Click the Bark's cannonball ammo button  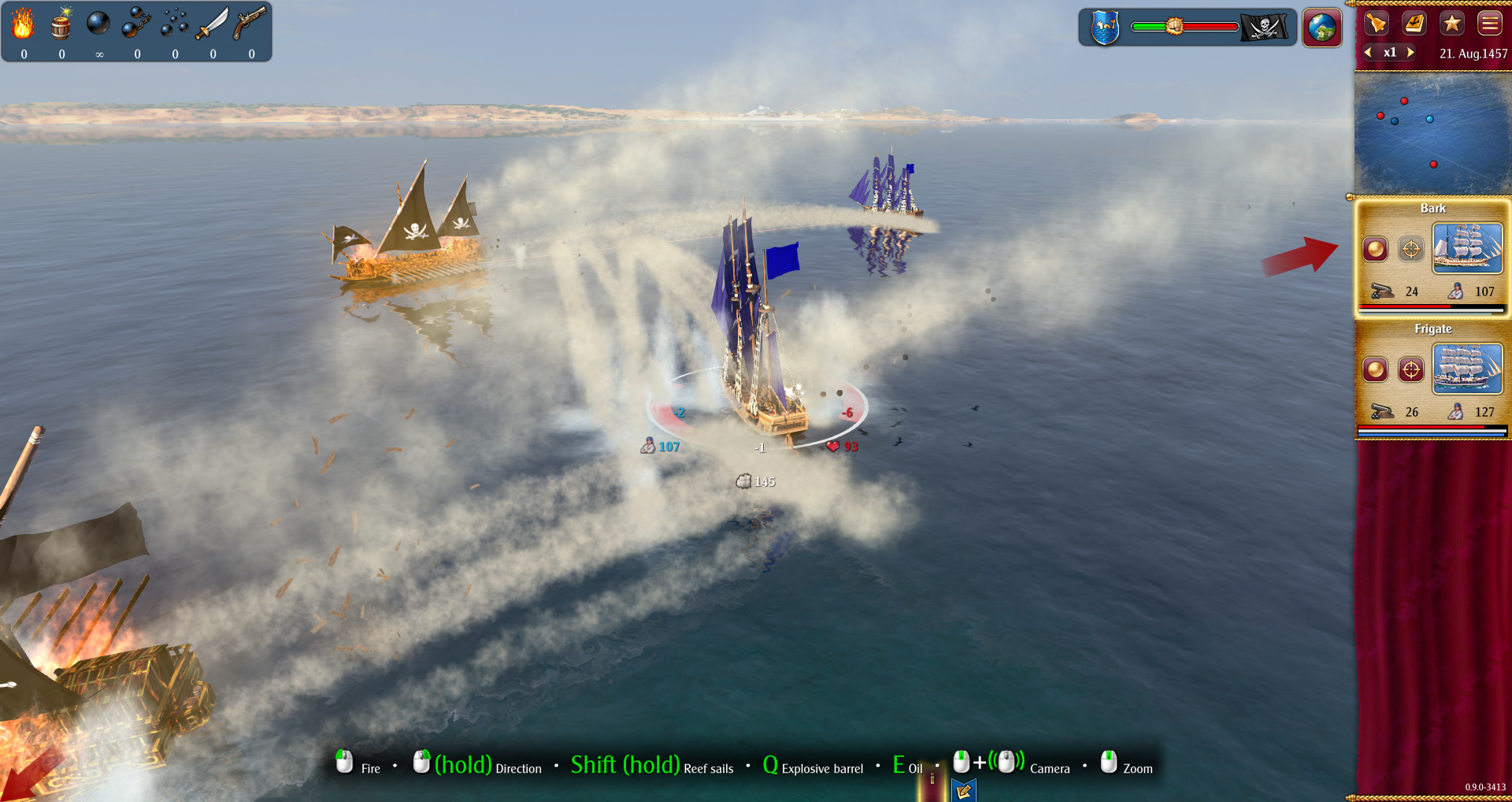point(1376,249)
